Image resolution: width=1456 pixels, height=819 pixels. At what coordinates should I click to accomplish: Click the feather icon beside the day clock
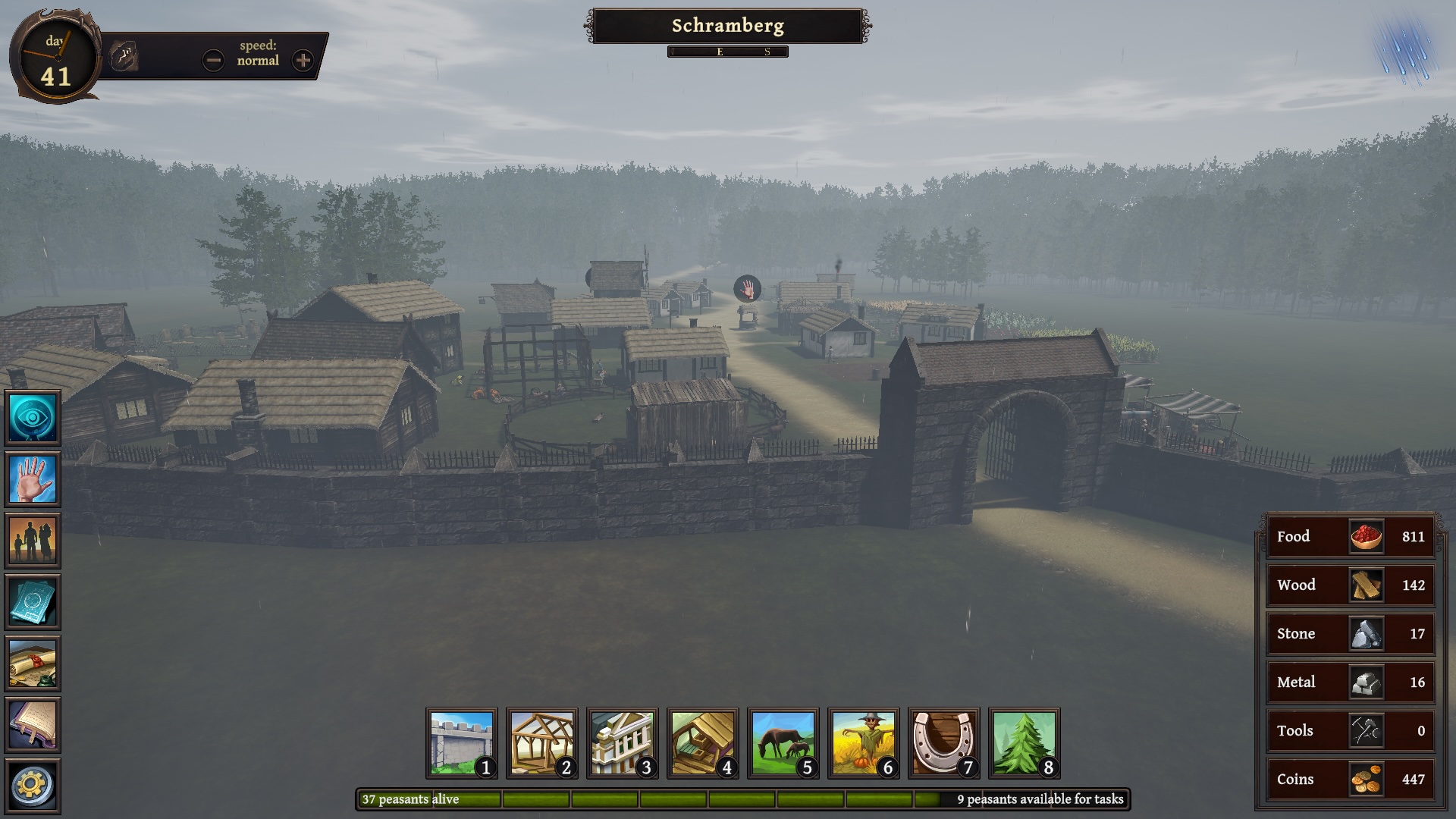click(124, 57)
